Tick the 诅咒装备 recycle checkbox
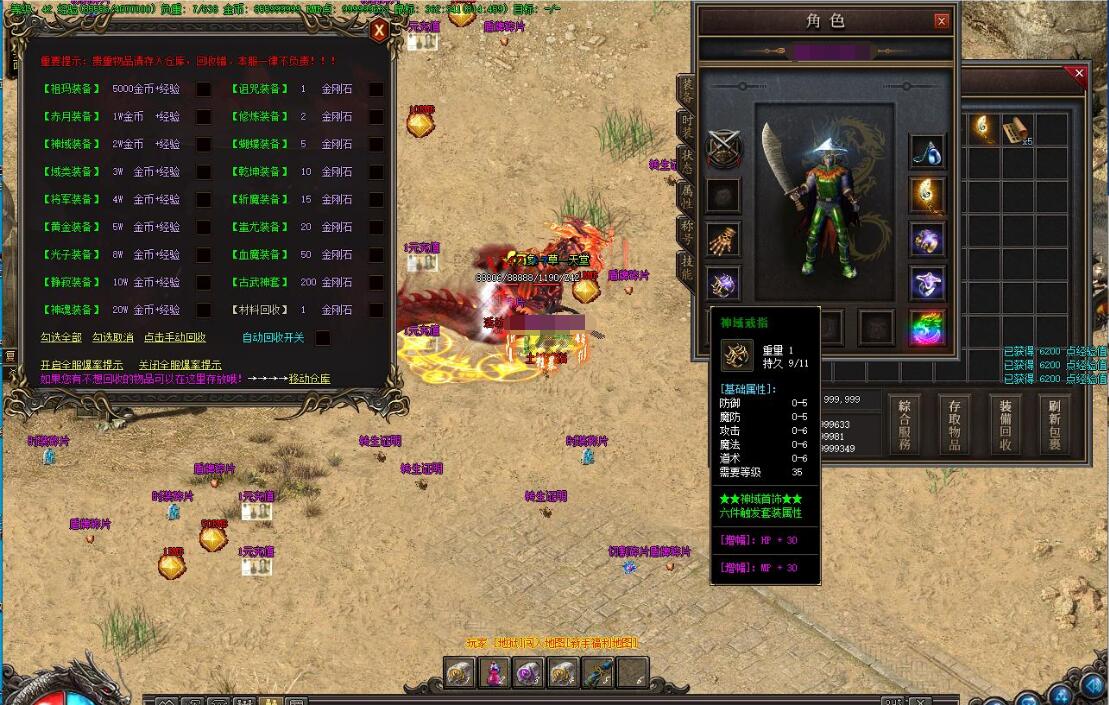This screenshot has width=1109, height=705. click(x=376, y=89)
